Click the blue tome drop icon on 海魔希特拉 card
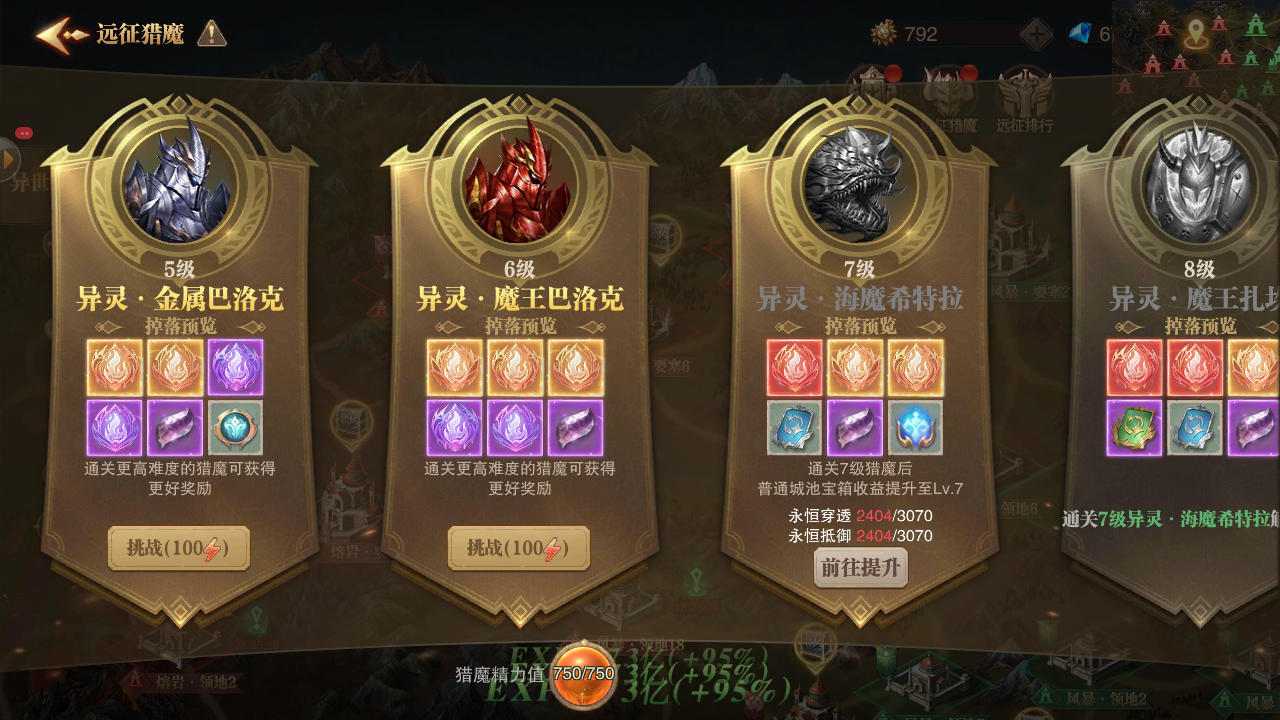Image resolution: width=1280 pixels, height=720 pixels. [793, 427]
